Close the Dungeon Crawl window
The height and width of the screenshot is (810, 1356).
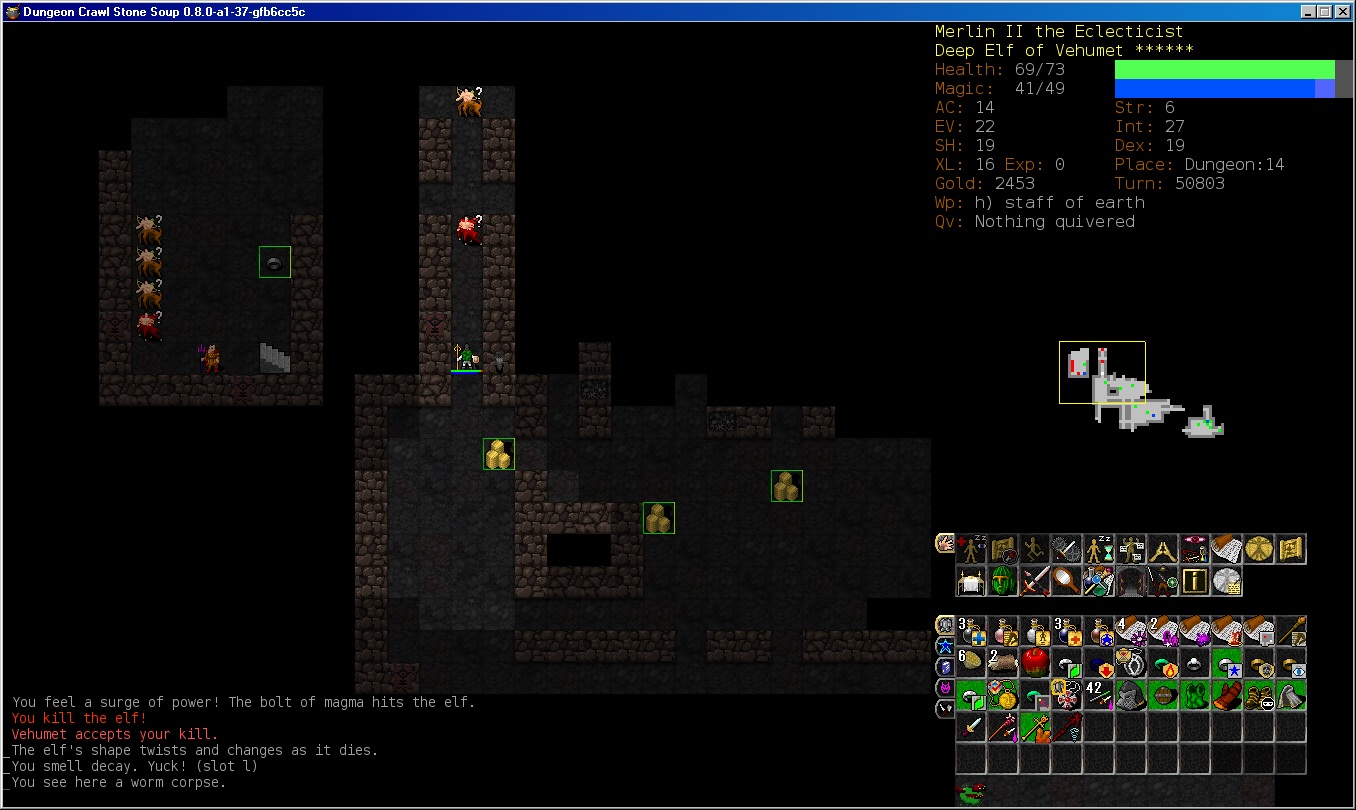click(1343, 11)
